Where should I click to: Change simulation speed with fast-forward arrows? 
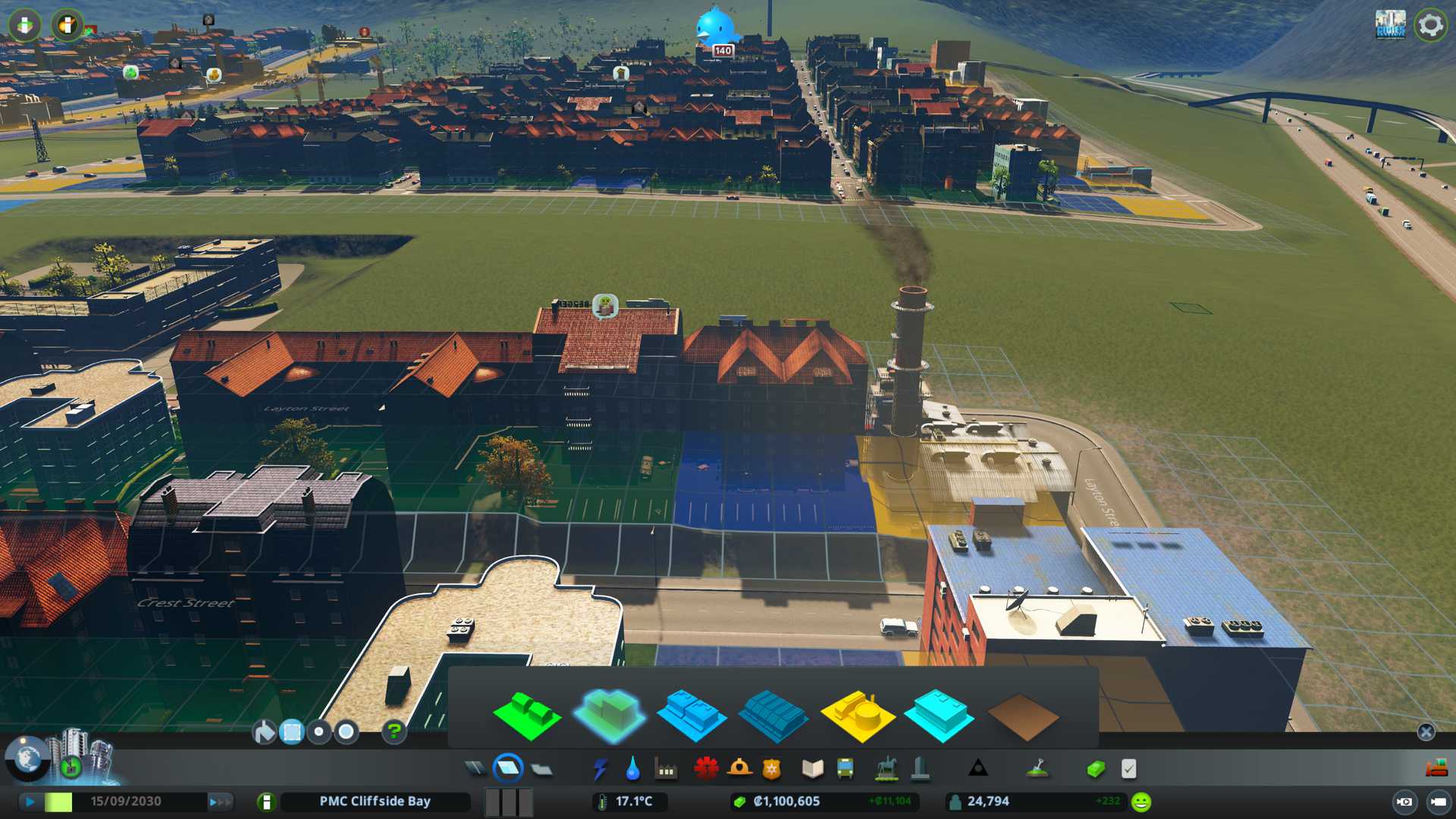pyautogui.click(x=219, y=802)
